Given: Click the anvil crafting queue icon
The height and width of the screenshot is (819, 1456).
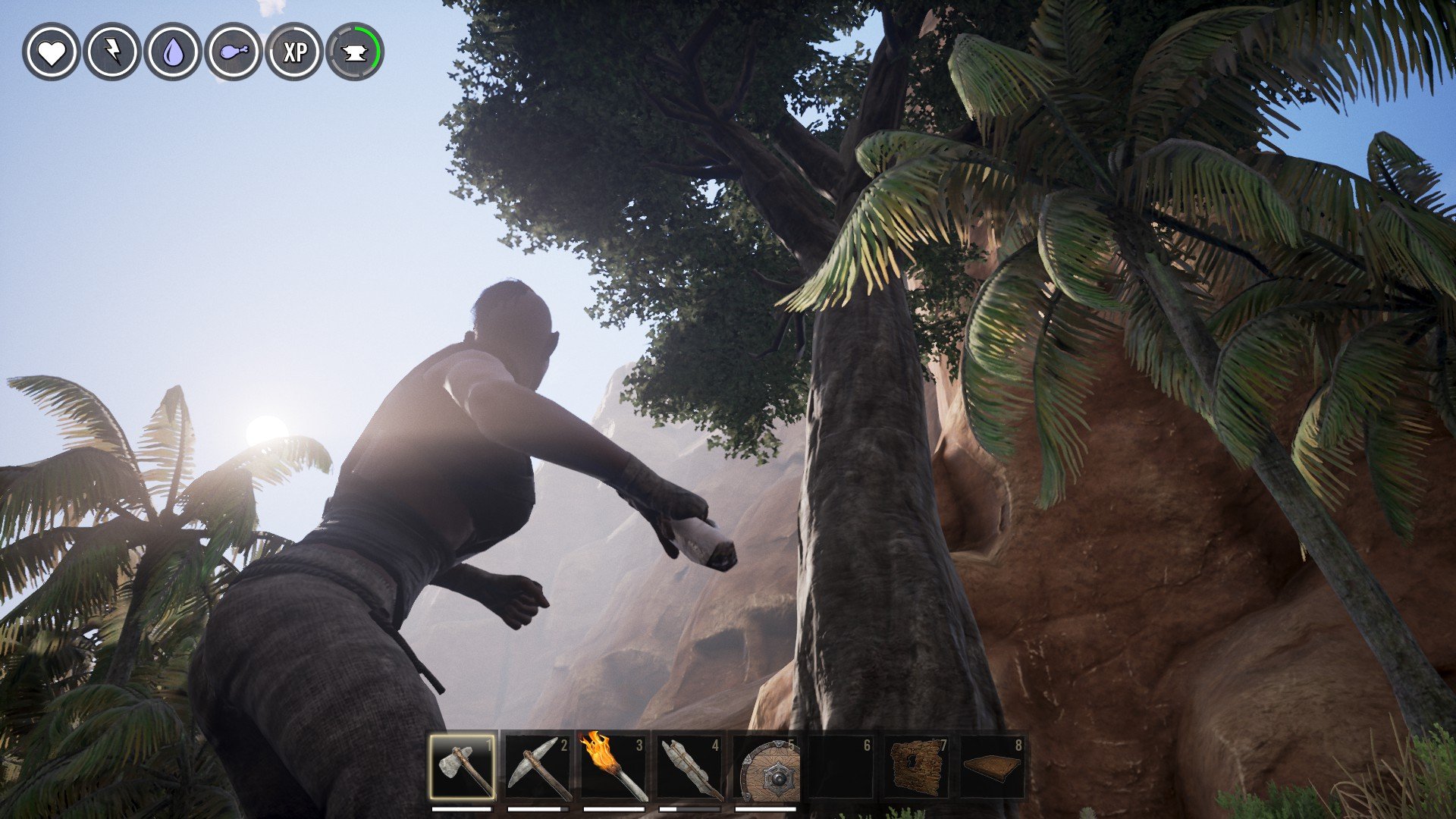Looking at the screenshot, I should 356,54.
